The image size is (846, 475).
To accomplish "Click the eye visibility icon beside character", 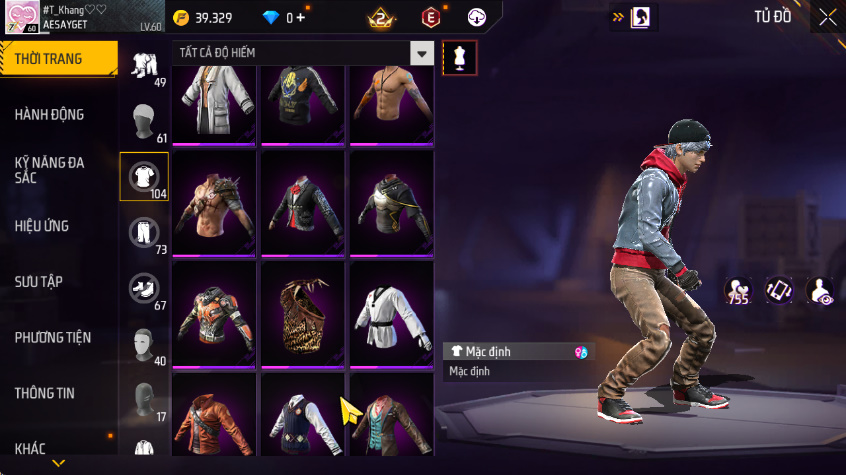I will 820,290.
